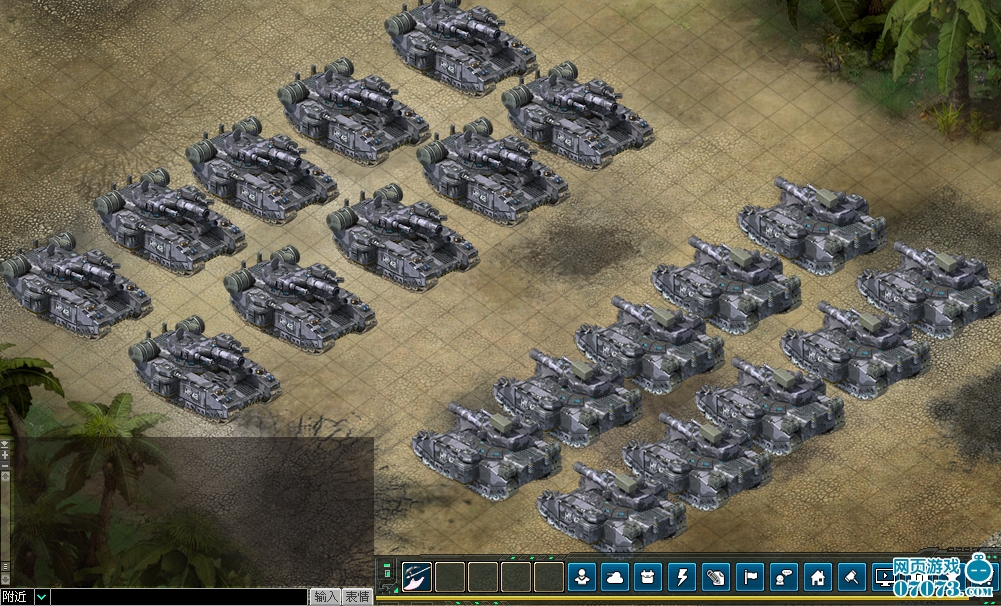Click the chat scrollbar down arrow

(5, 579)
